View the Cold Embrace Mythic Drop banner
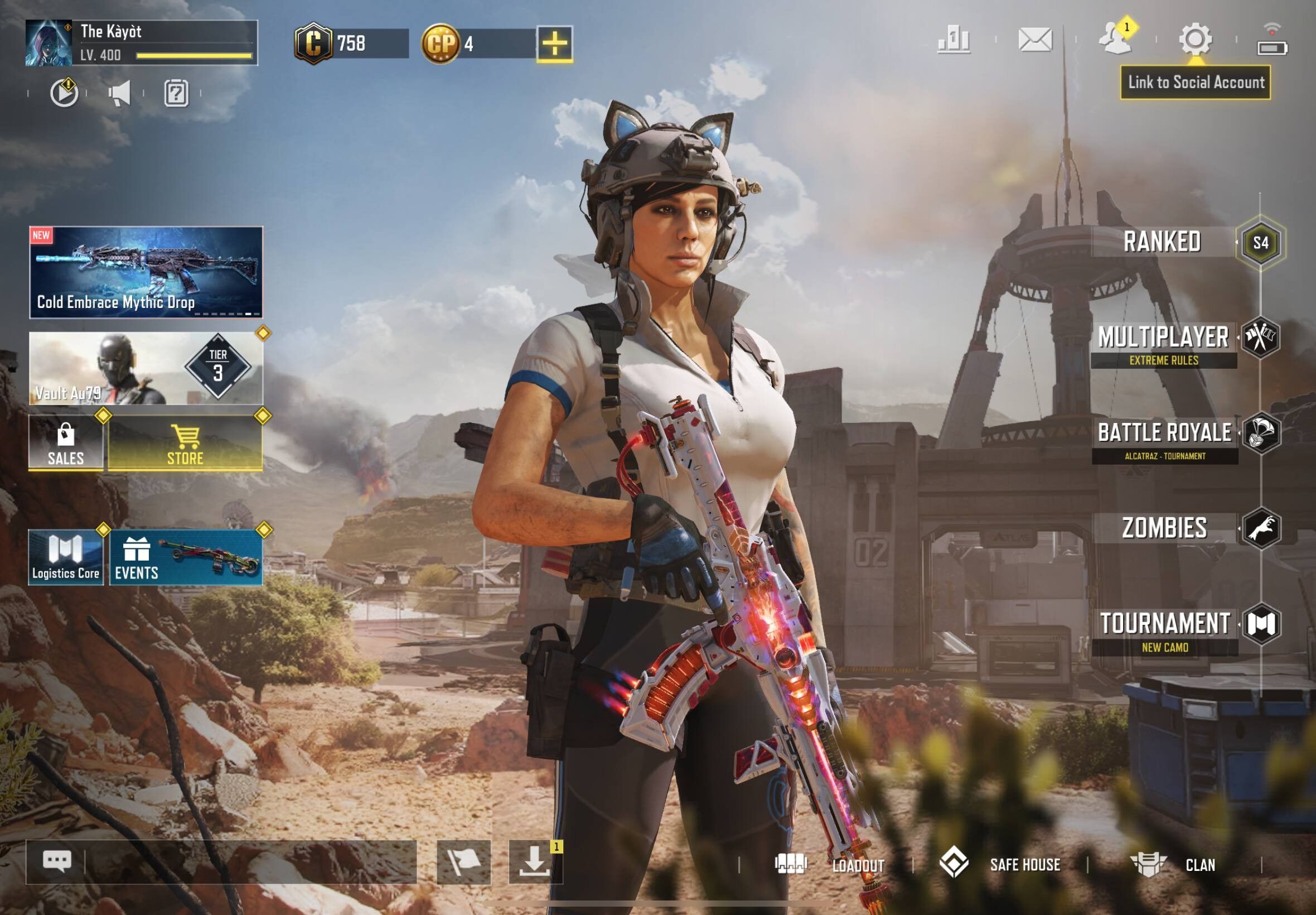This screenshot has height=915, width=1316. [x=146, y=272]
